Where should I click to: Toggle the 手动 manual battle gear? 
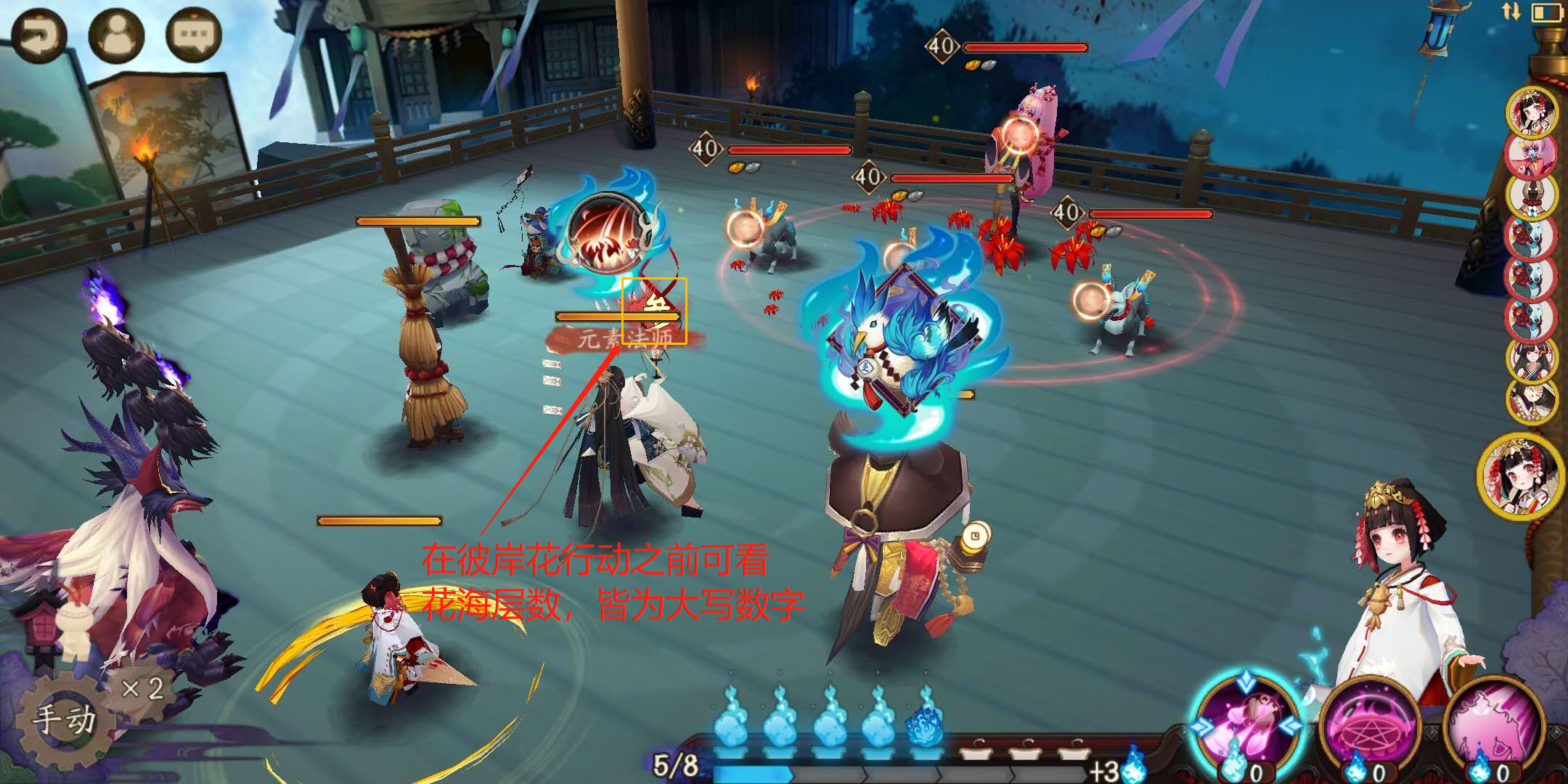[64, 720]
